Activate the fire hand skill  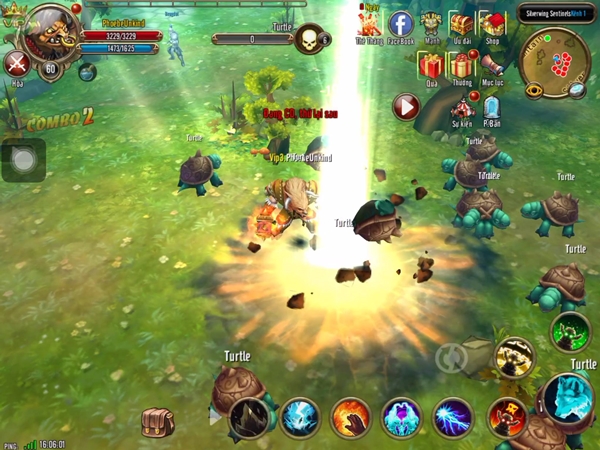click(x=351, y=418)
